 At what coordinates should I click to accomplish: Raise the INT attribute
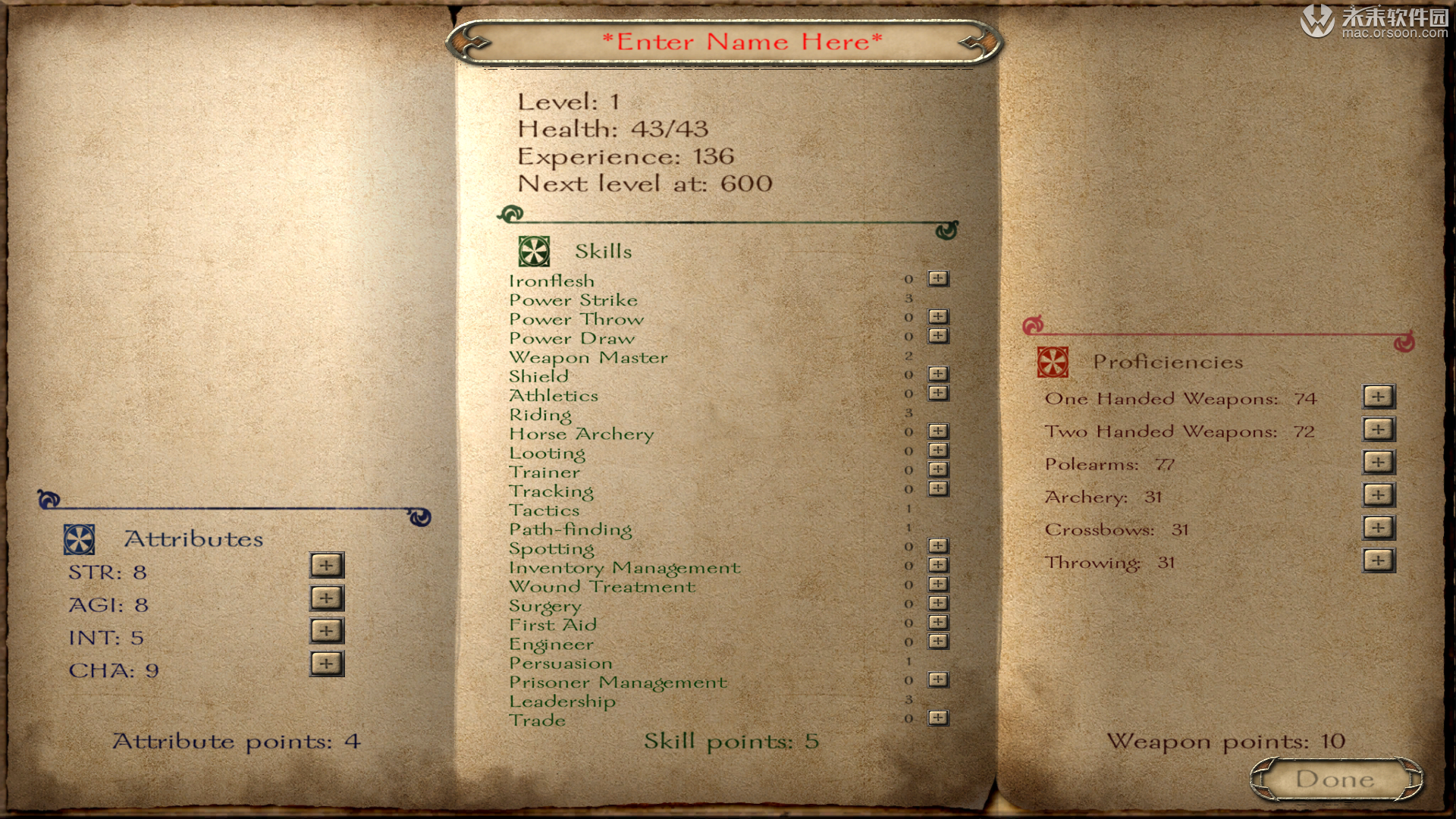pyautogui.click(x=327, y=630)
